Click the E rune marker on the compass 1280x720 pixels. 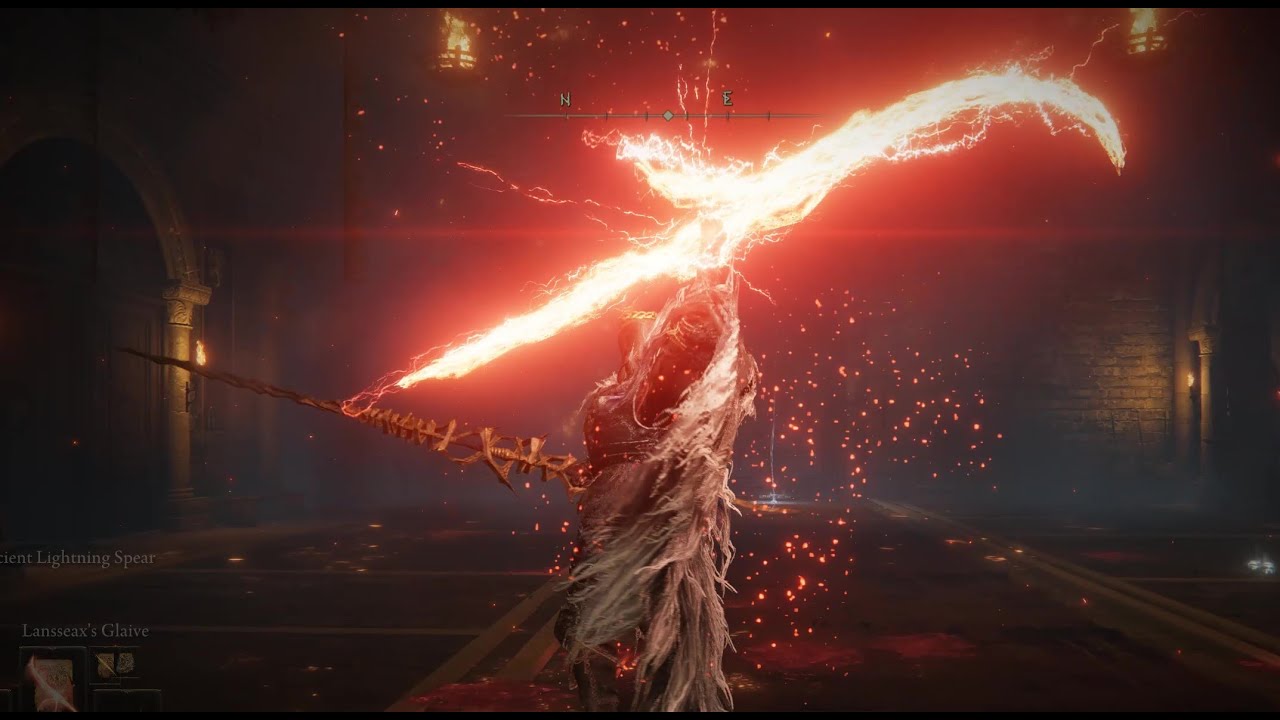727,100
